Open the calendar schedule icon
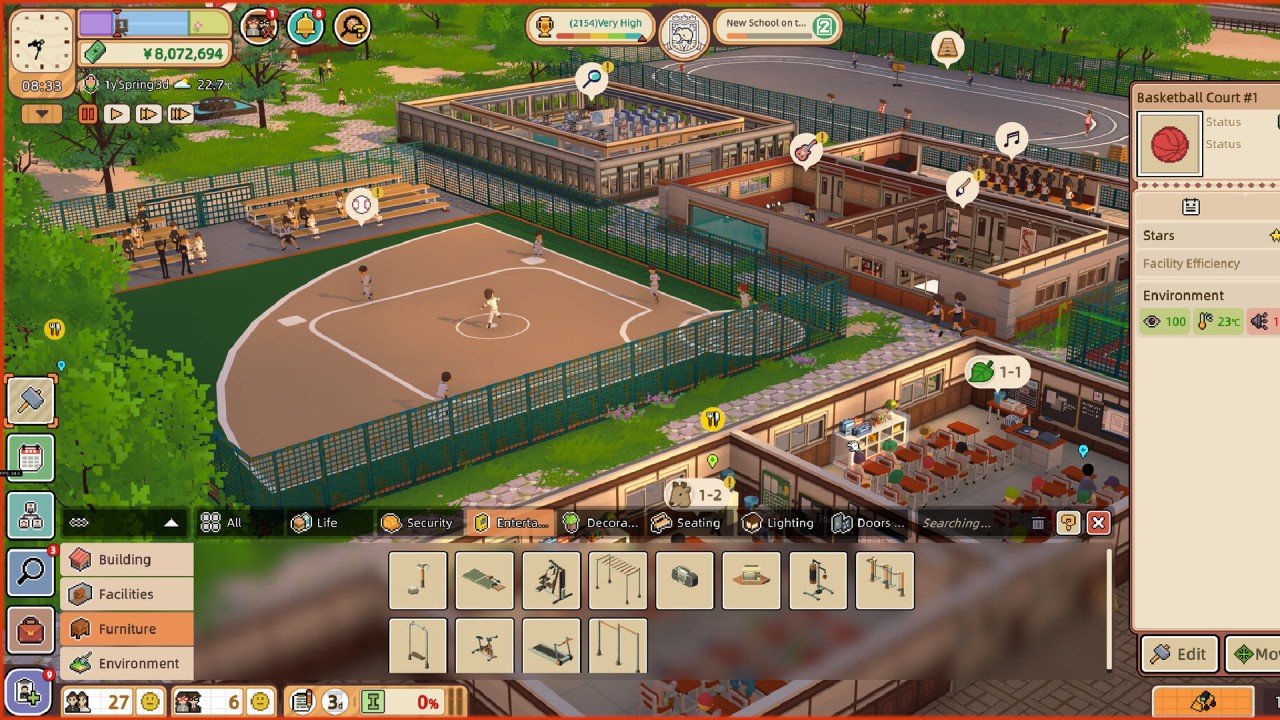 tap(31, 458)
